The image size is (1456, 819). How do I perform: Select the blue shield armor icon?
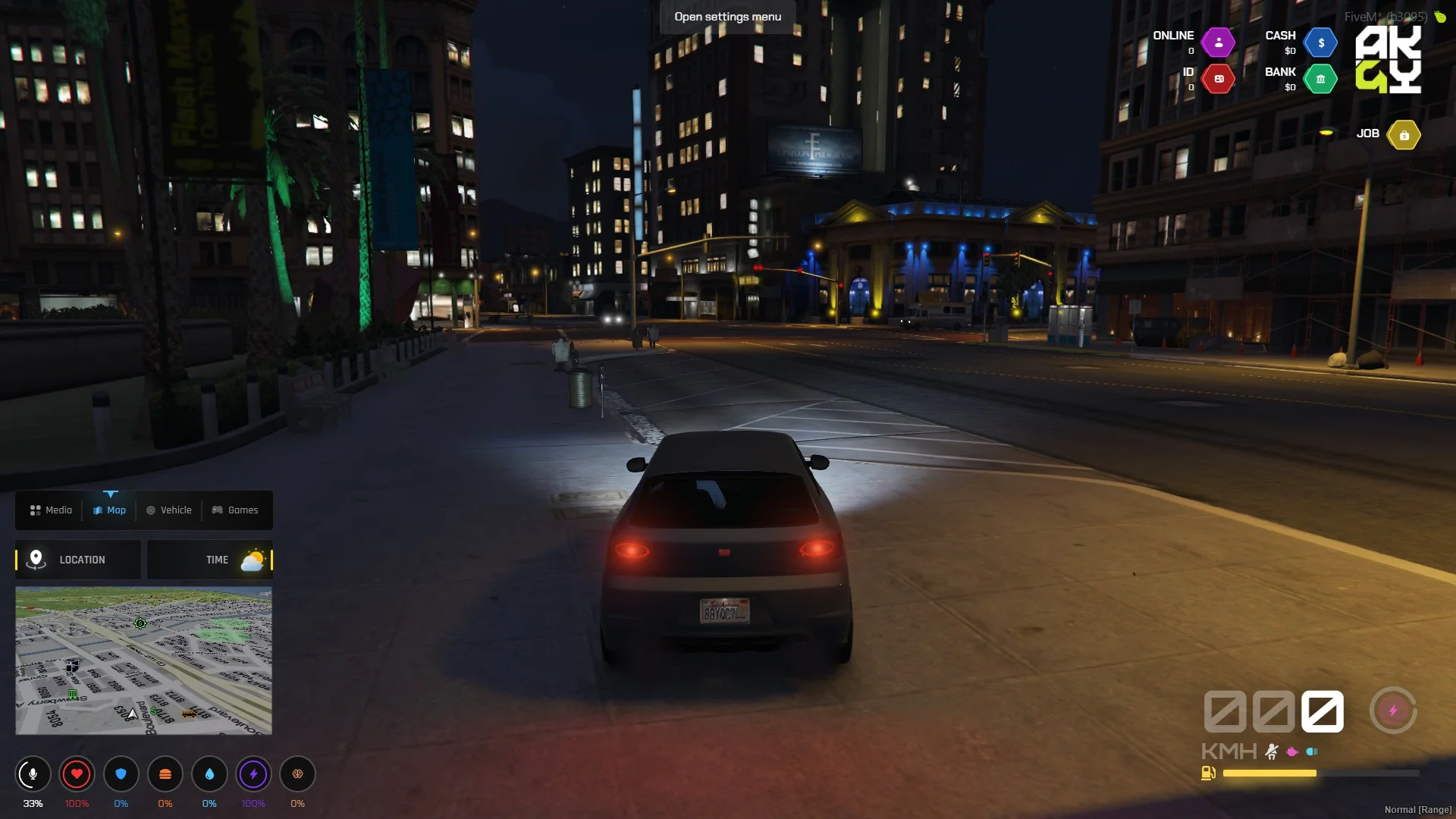click(121, 774)
